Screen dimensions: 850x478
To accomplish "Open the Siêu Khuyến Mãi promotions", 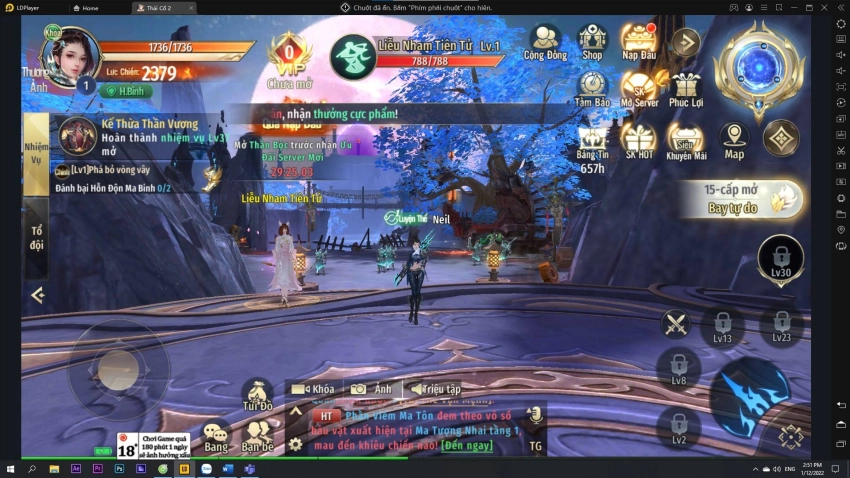I will 686,140.
